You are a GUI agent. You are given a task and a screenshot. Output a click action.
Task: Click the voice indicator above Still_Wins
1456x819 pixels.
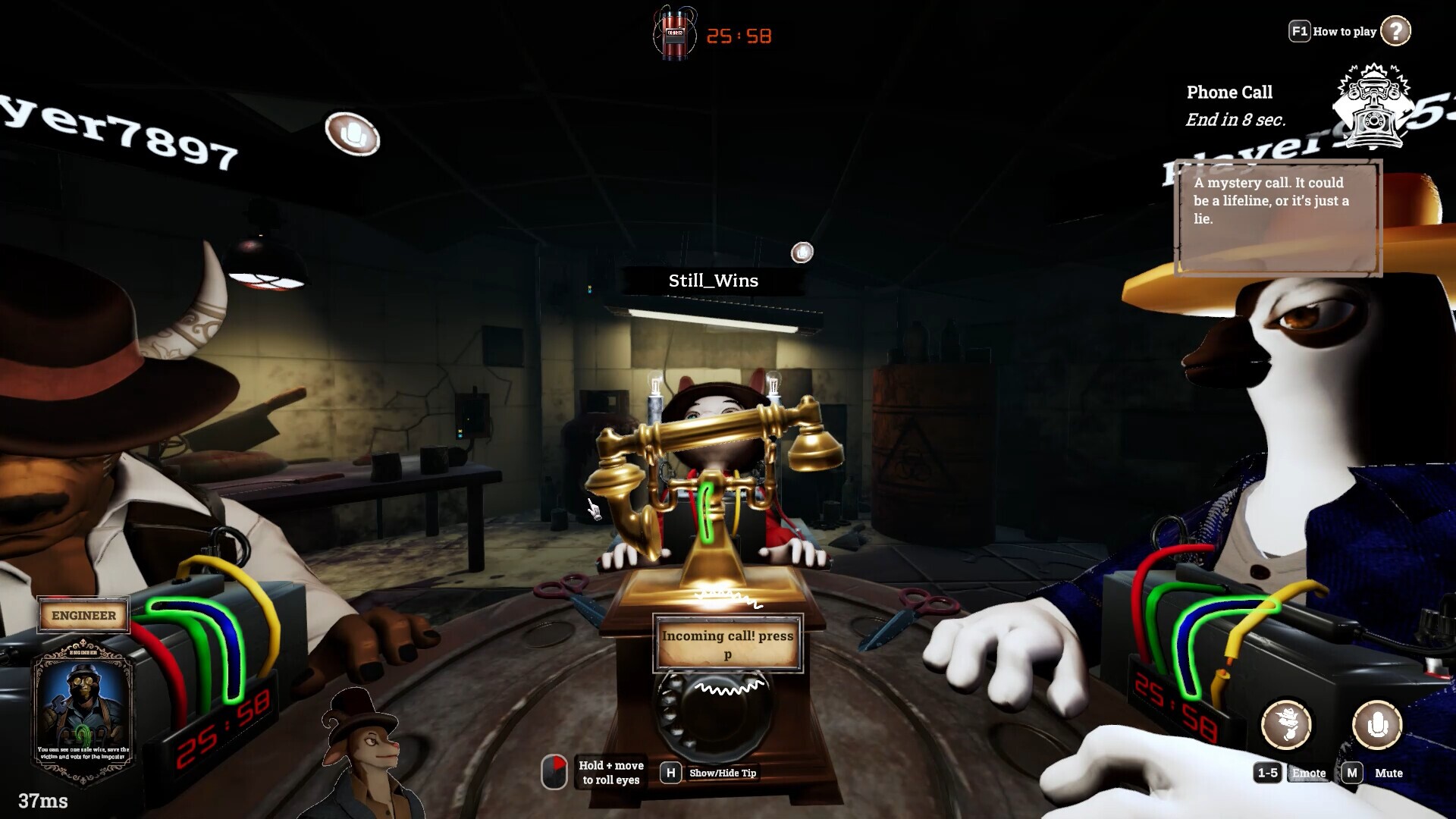[802, 253]
